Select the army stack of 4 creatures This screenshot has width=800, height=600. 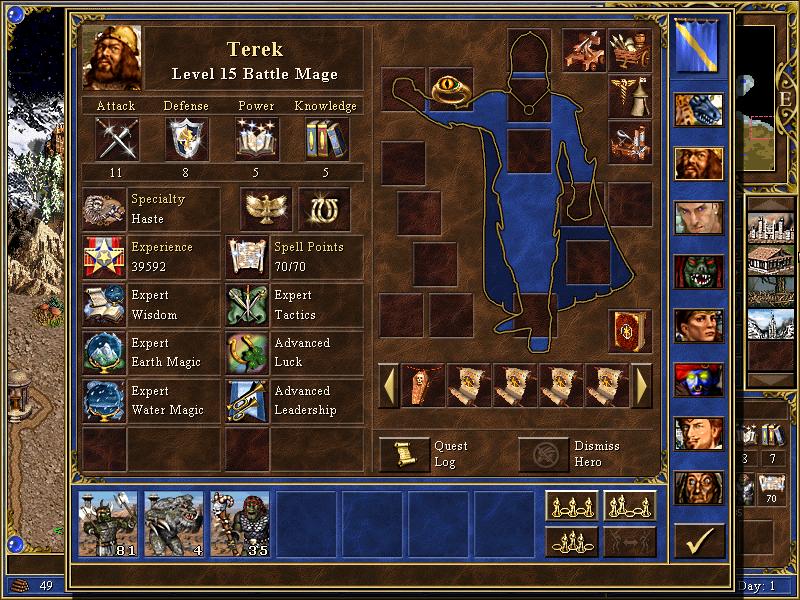[x=173, y=523]
